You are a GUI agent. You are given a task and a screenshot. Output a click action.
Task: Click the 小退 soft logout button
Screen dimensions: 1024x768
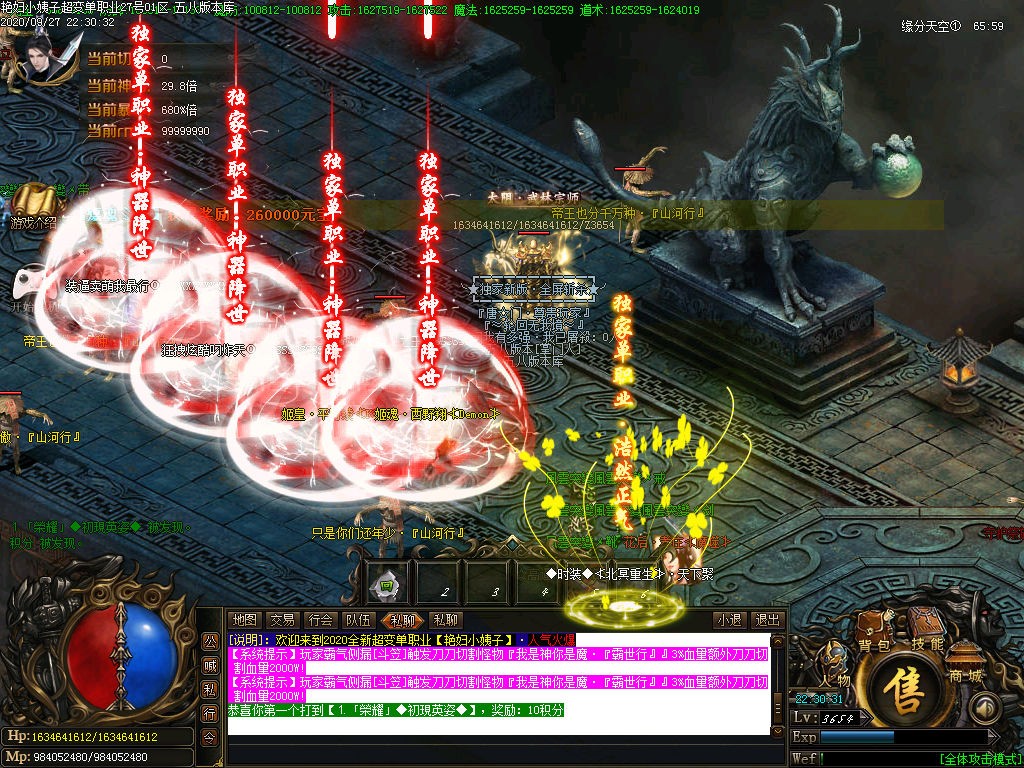tap(729, 620)
